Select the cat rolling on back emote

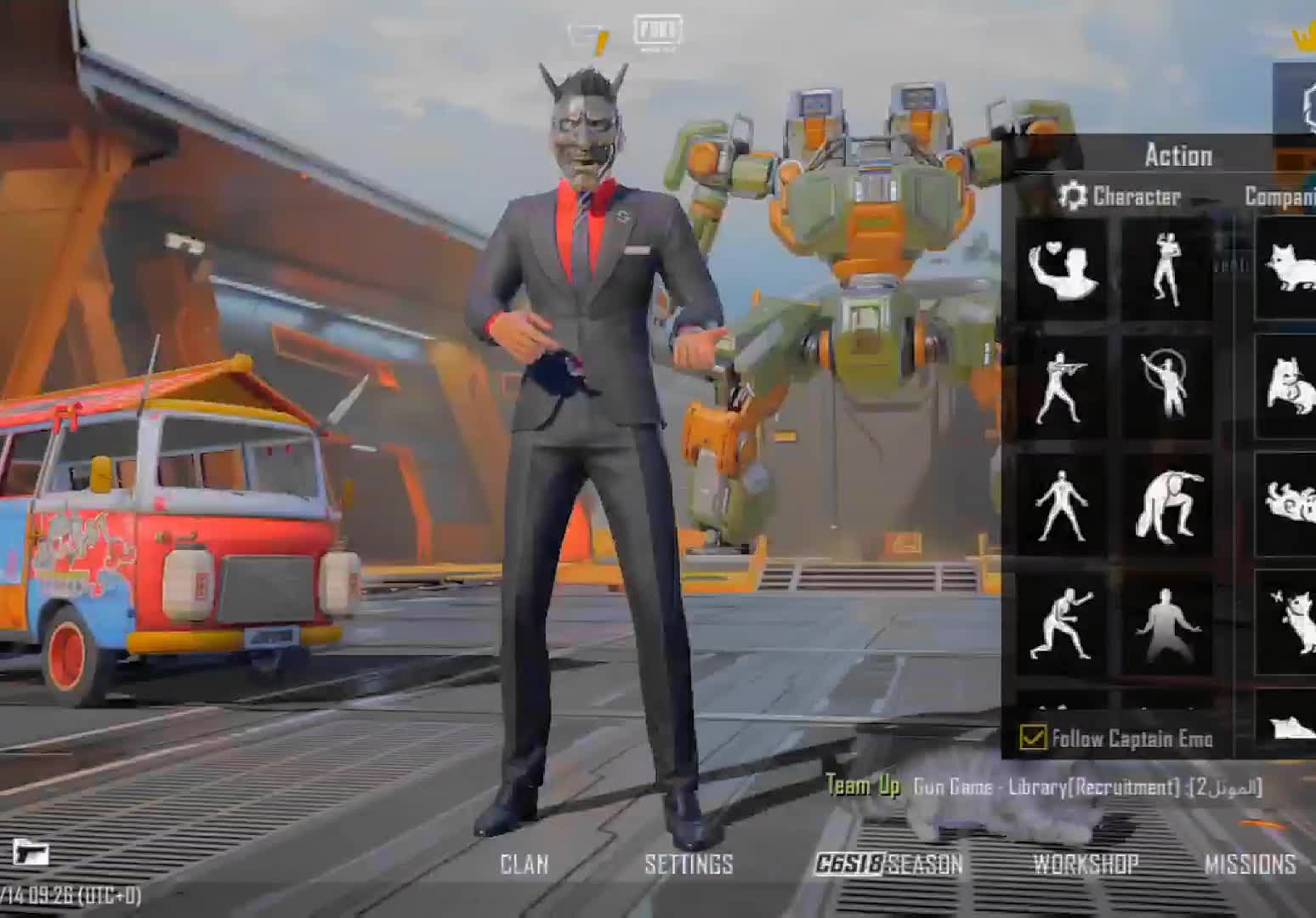point(1289,506)
